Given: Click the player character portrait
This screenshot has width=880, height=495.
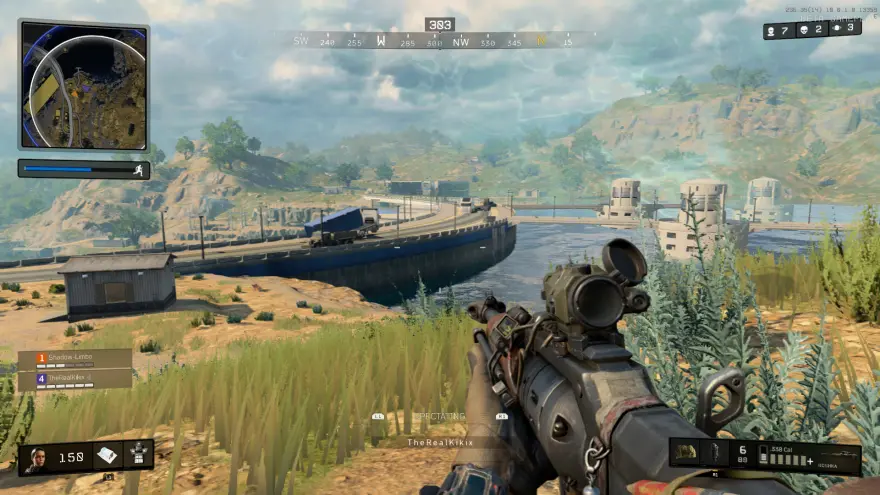Looking at the screenshot, I should [37, 458].
